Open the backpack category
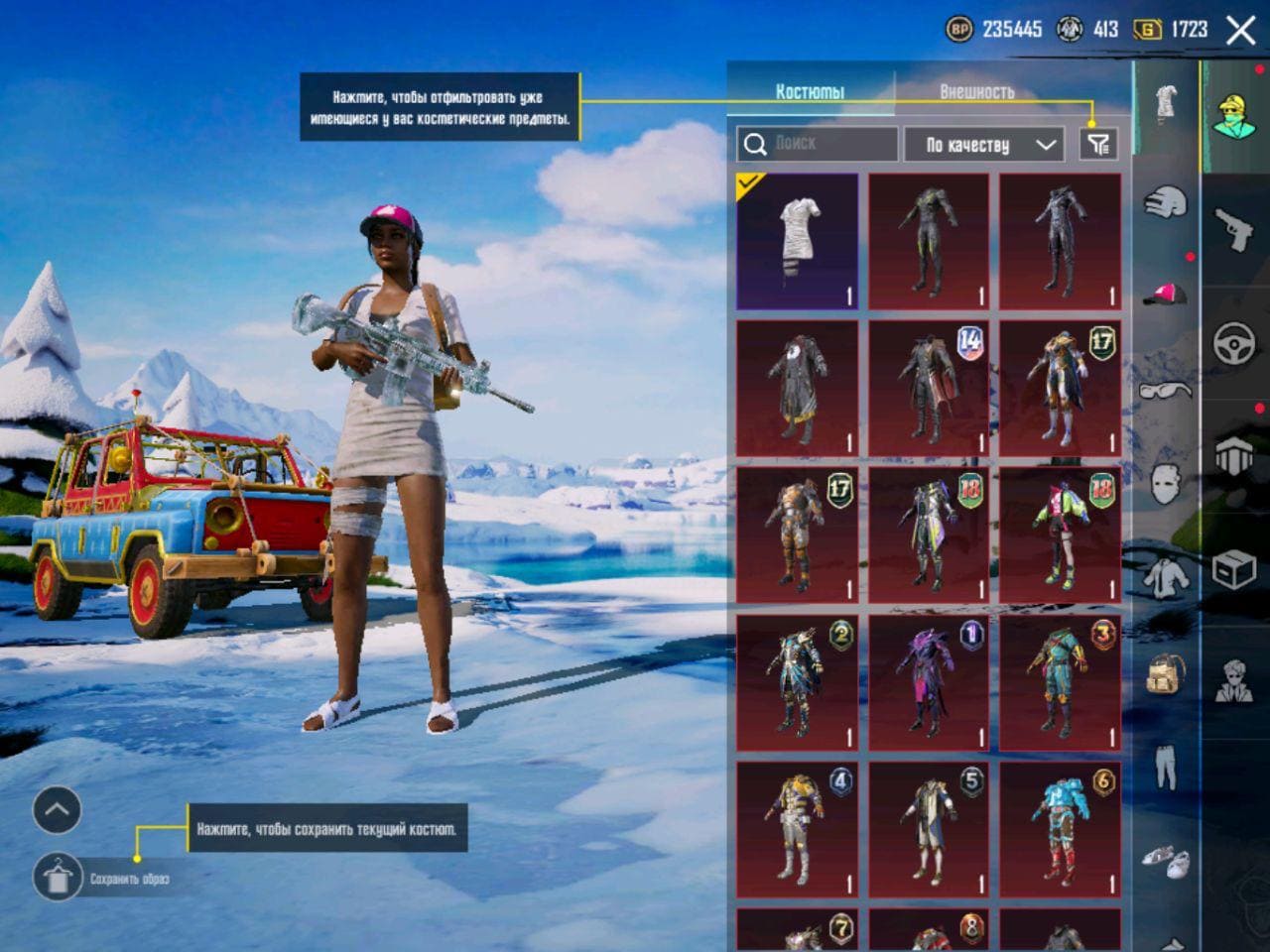This screenshot has height=952, width=1270. click(x=1166, y=674)
